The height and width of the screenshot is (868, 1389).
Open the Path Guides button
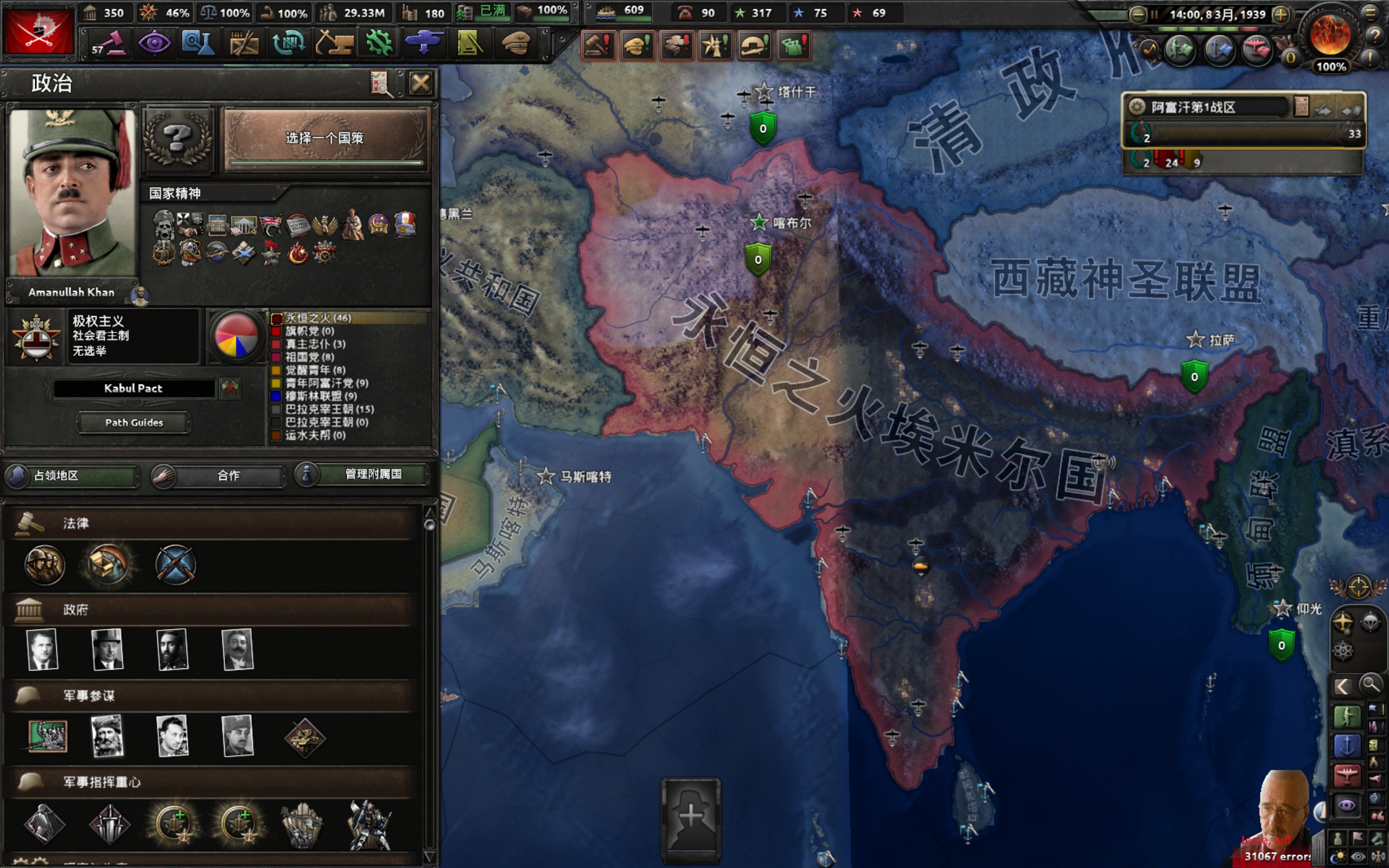pos(133,423)
